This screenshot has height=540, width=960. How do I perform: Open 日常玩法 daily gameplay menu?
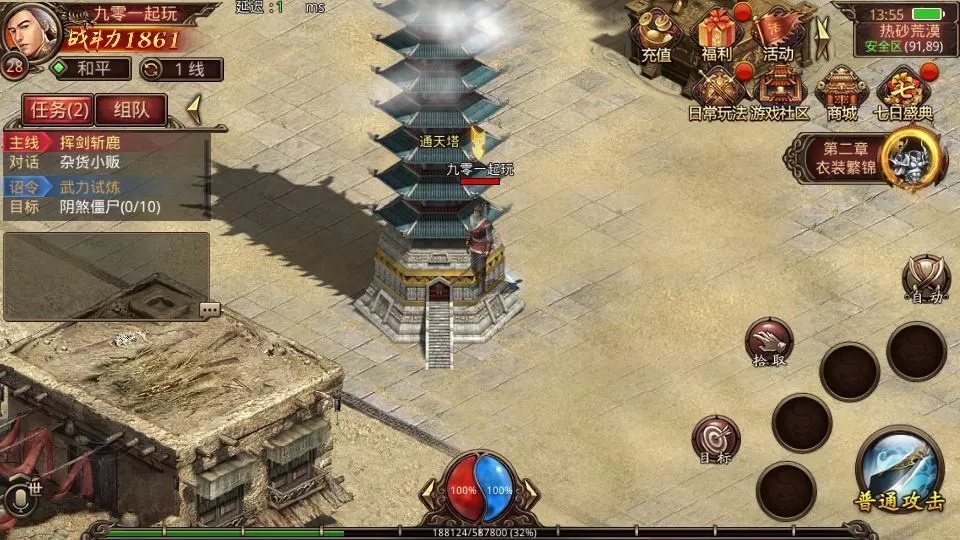tap(718, 95)
